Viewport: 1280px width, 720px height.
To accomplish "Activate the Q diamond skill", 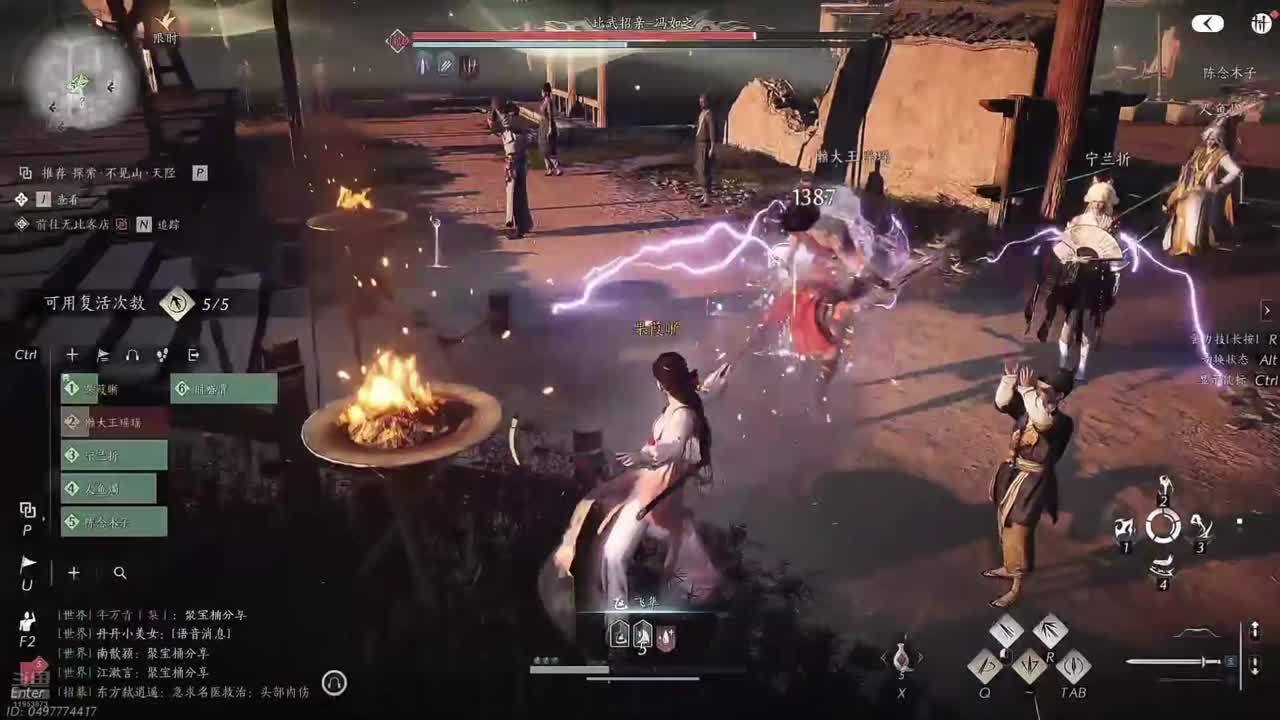I will tap(985, 665).
